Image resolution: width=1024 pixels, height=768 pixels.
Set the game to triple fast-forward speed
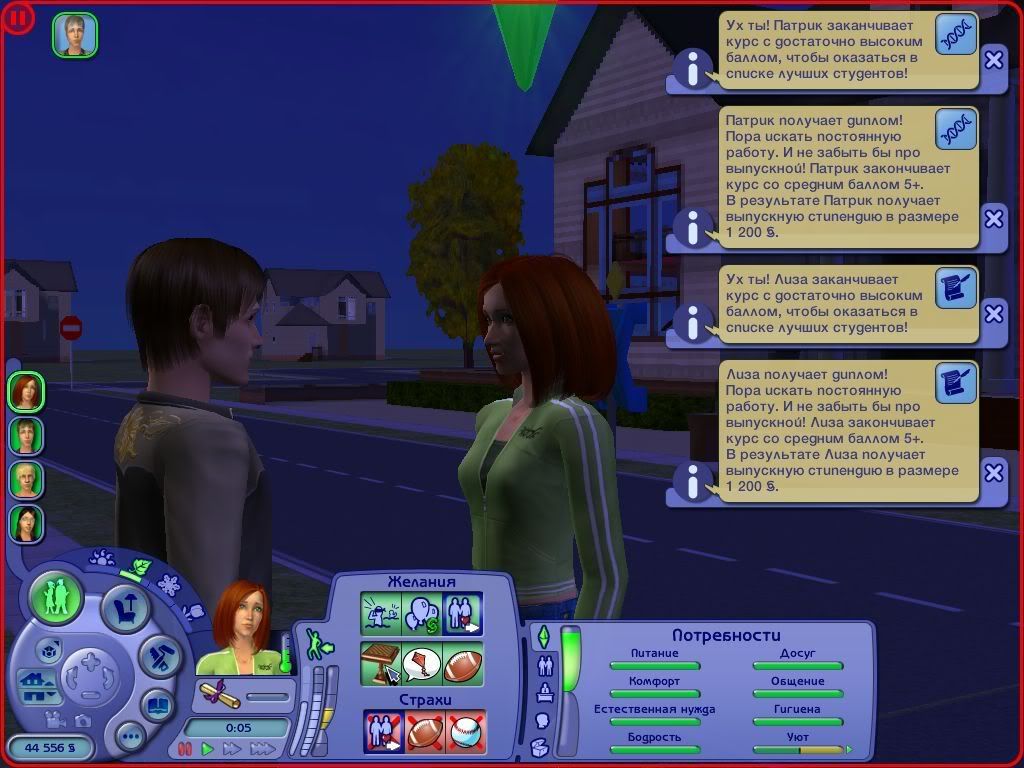(262, 748)
